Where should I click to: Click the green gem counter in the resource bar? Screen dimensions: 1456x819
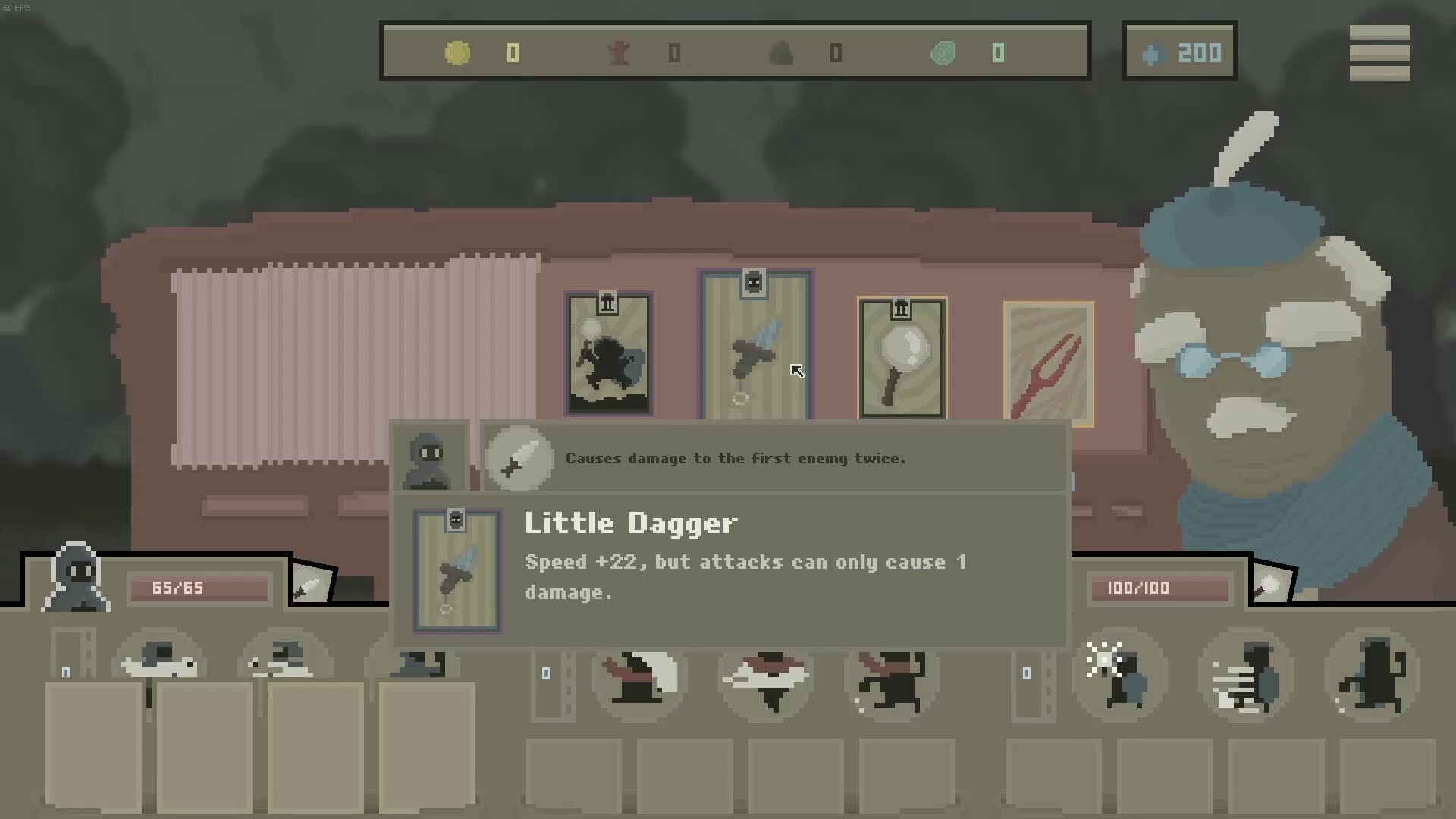pyautogui.click(x=943, y=53)
